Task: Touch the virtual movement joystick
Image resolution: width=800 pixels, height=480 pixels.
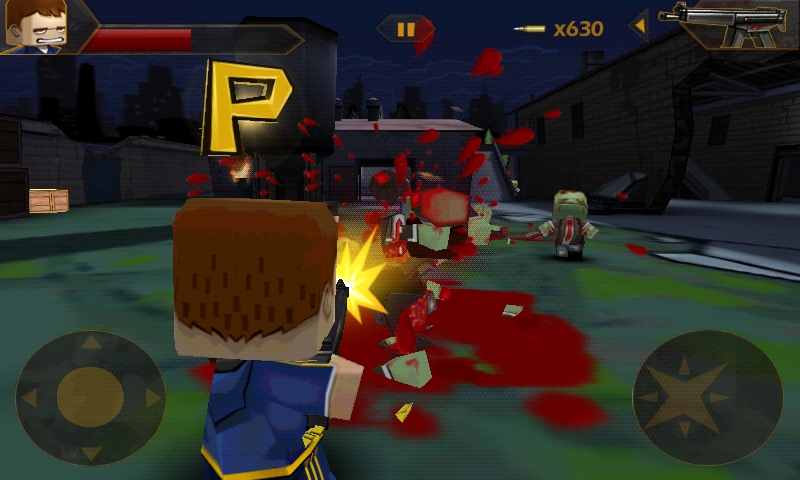Action: pos(90,397)
